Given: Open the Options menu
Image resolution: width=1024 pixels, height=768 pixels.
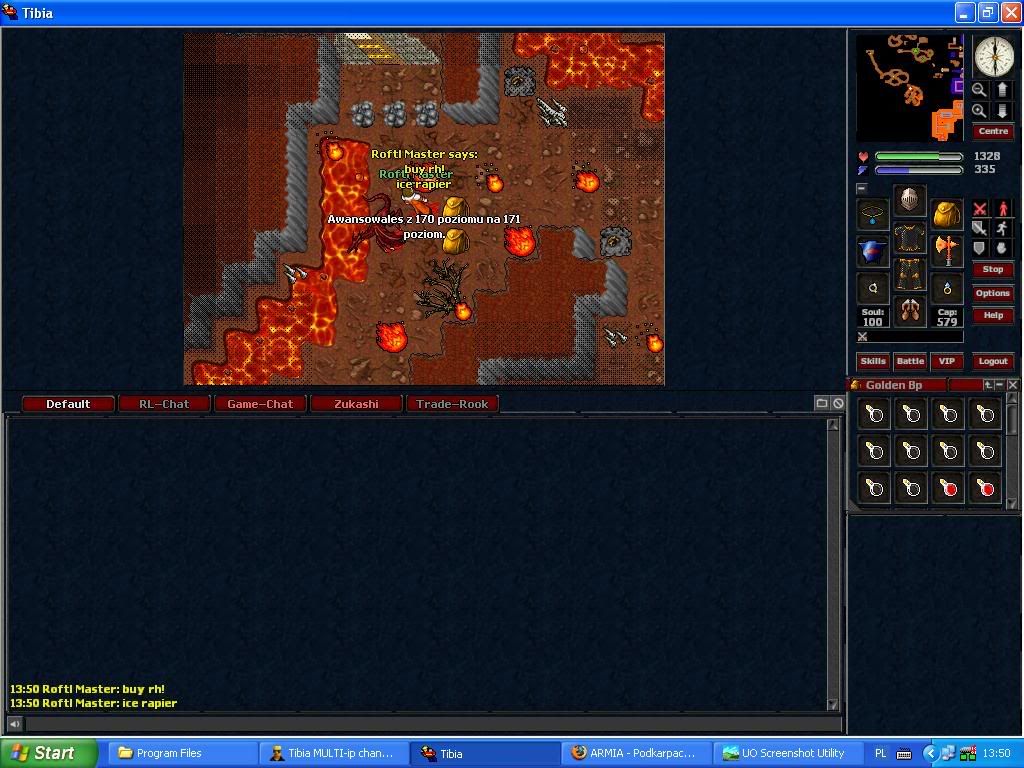Looking at the screenshot, I should [992, 293].
